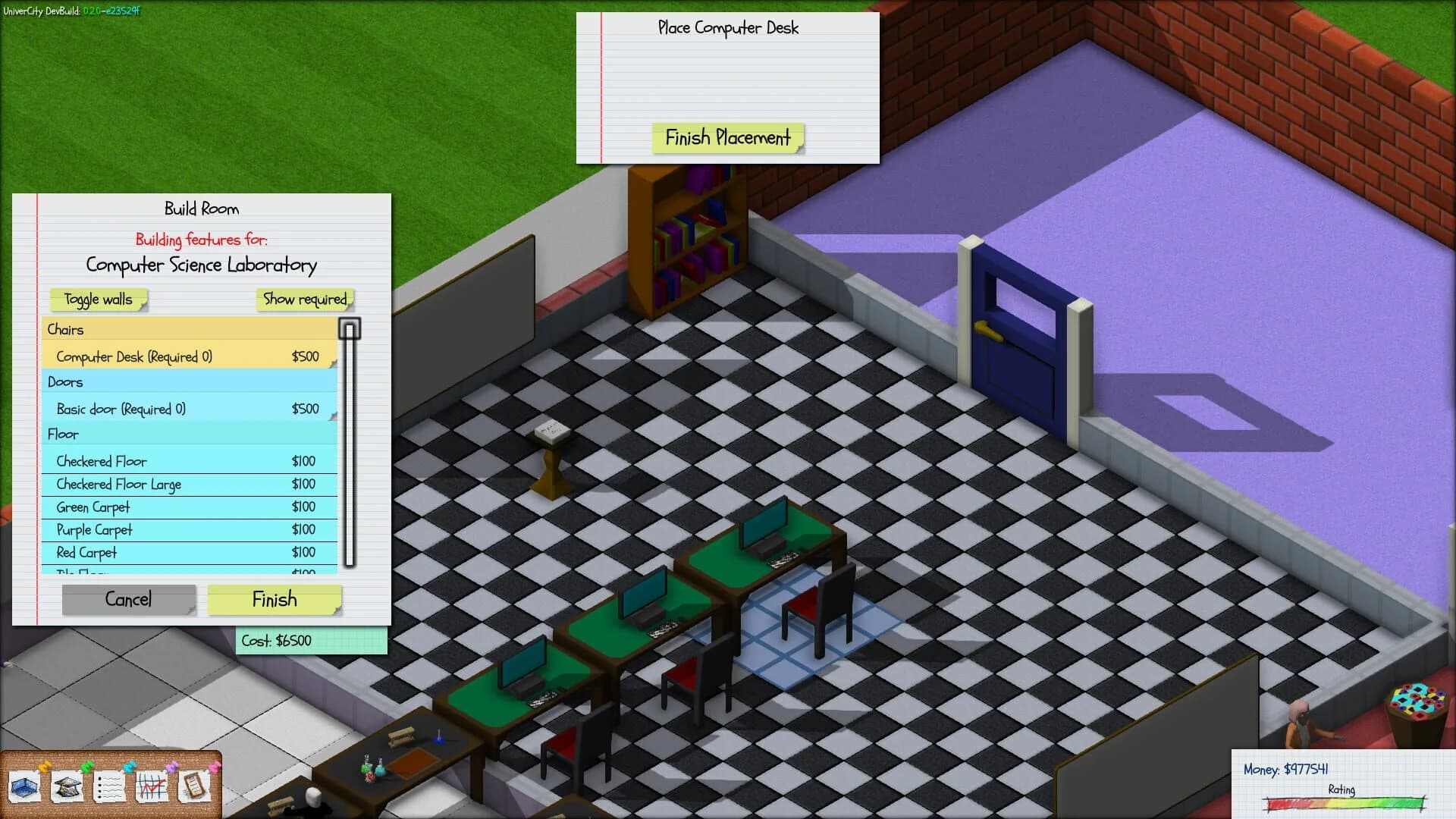
Task: Click Finish to confirm the room
Action: (x=275, y=600)
